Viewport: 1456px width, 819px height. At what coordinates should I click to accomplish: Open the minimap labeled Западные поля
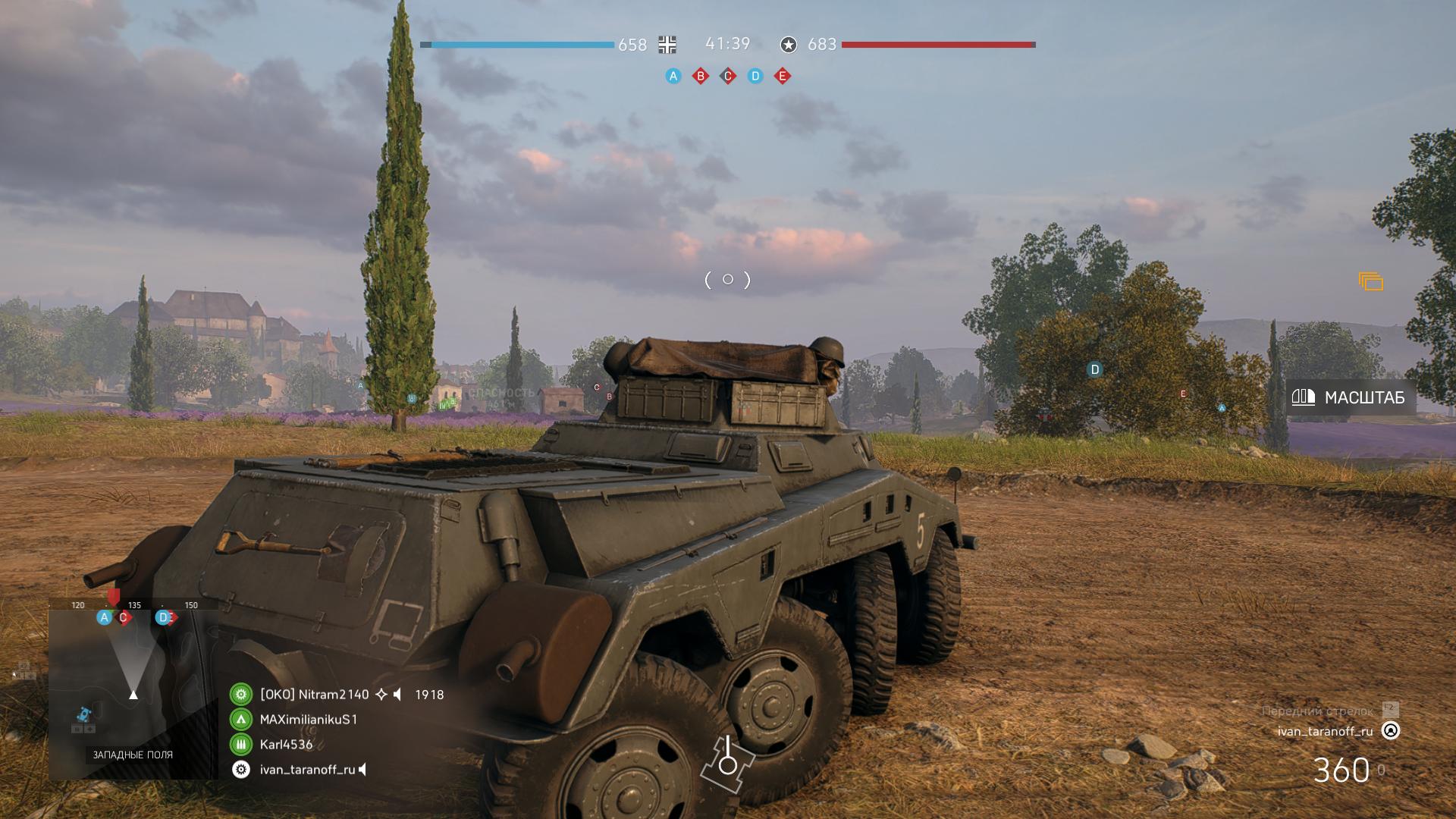133,690
